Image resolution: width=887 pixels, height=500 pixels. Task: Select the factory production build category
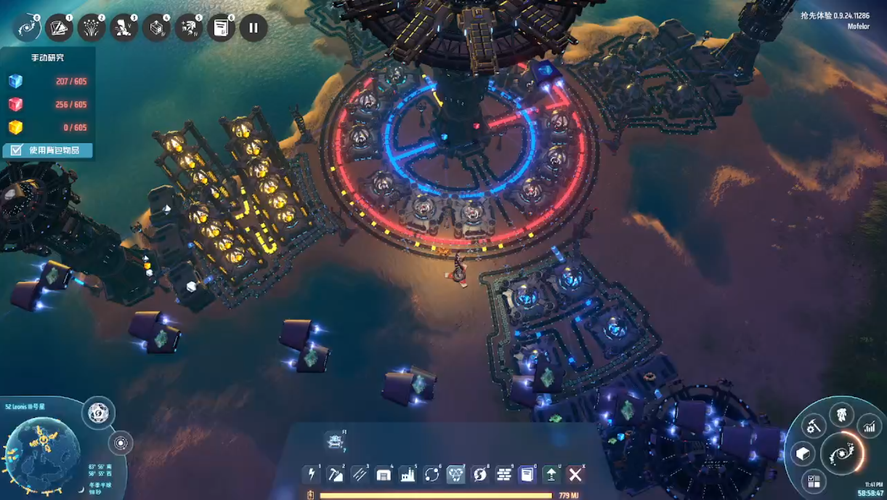(x=408, y=474)
